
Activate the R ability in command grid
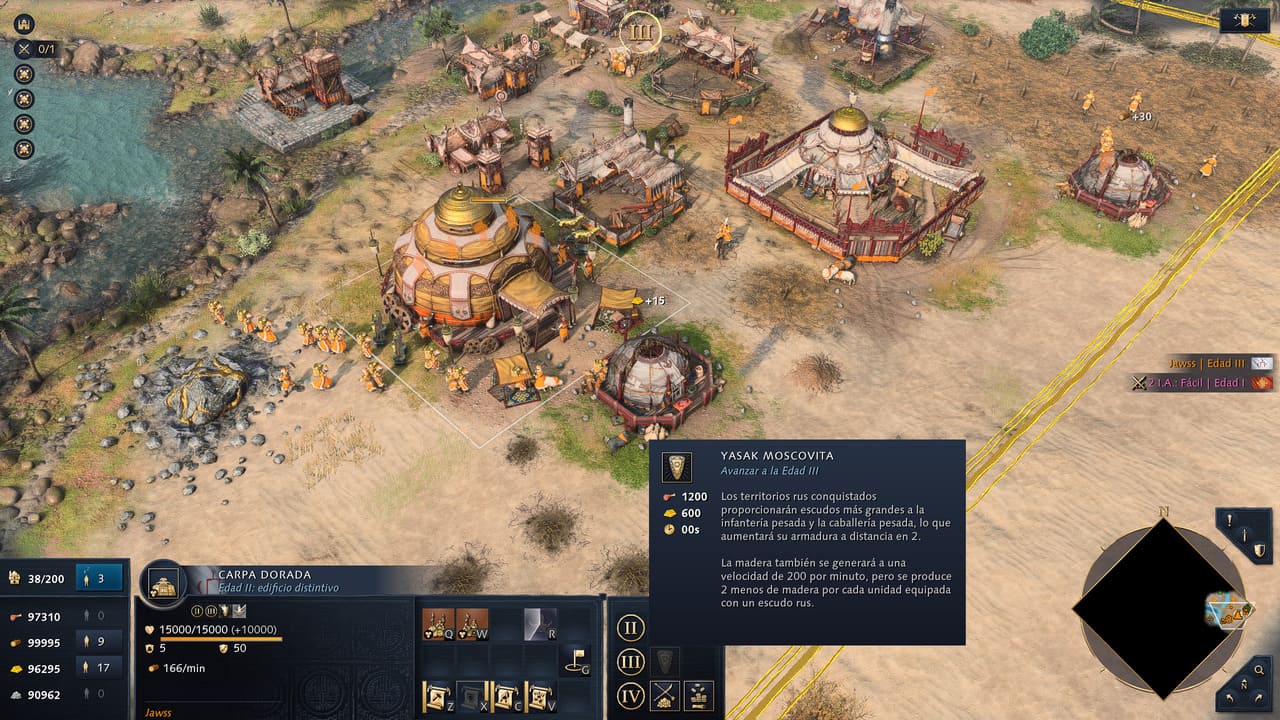click(540, 625)
